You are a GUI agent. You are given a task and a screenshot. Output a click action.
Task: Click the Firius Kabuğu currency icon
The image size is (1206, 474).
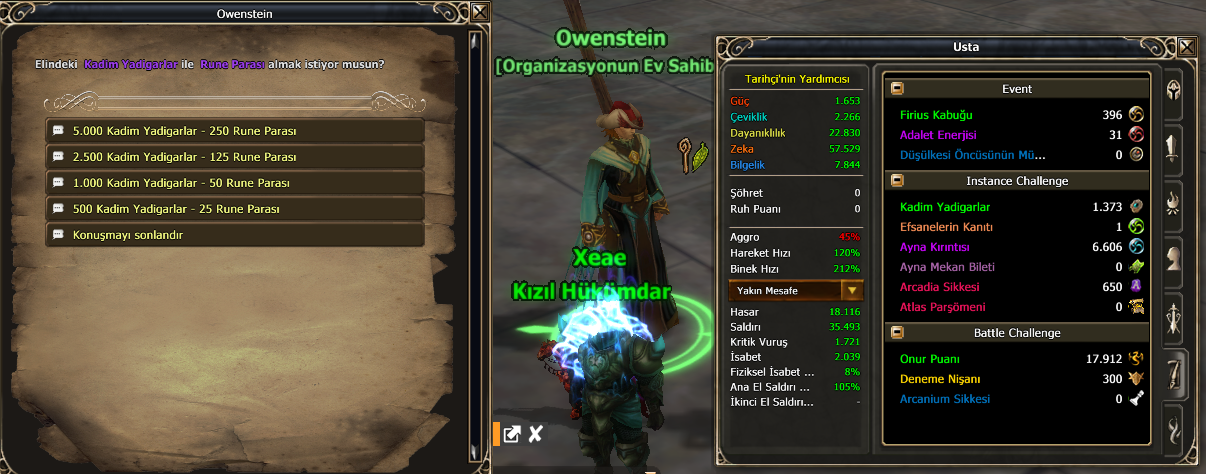1136,114
